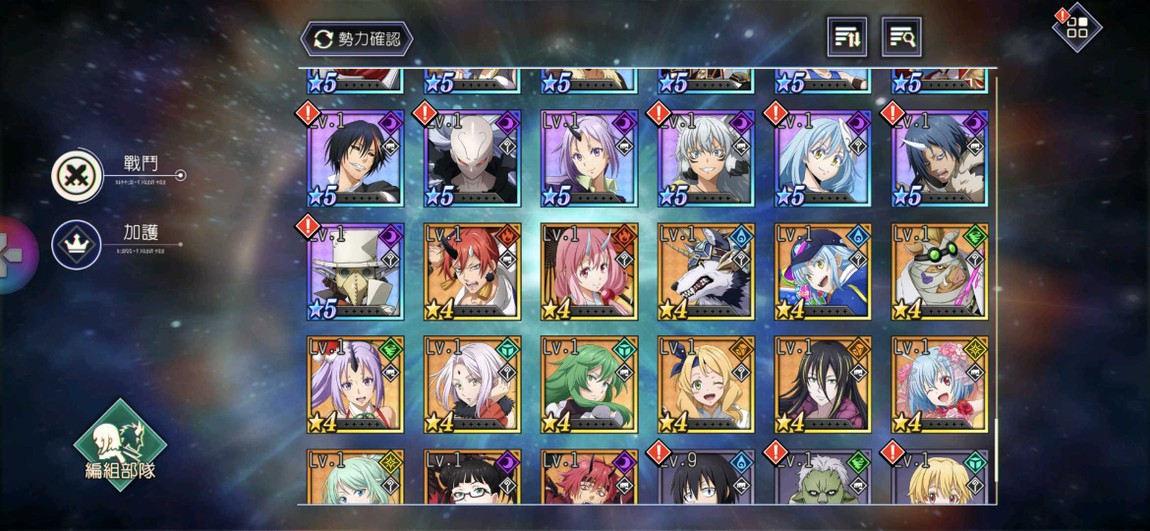Open the character search filter

(901, 38)
